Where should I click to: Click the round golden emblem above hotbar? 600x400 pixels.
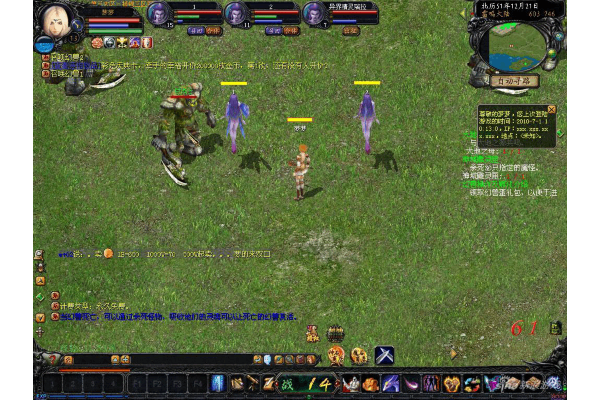click(359, 355)
